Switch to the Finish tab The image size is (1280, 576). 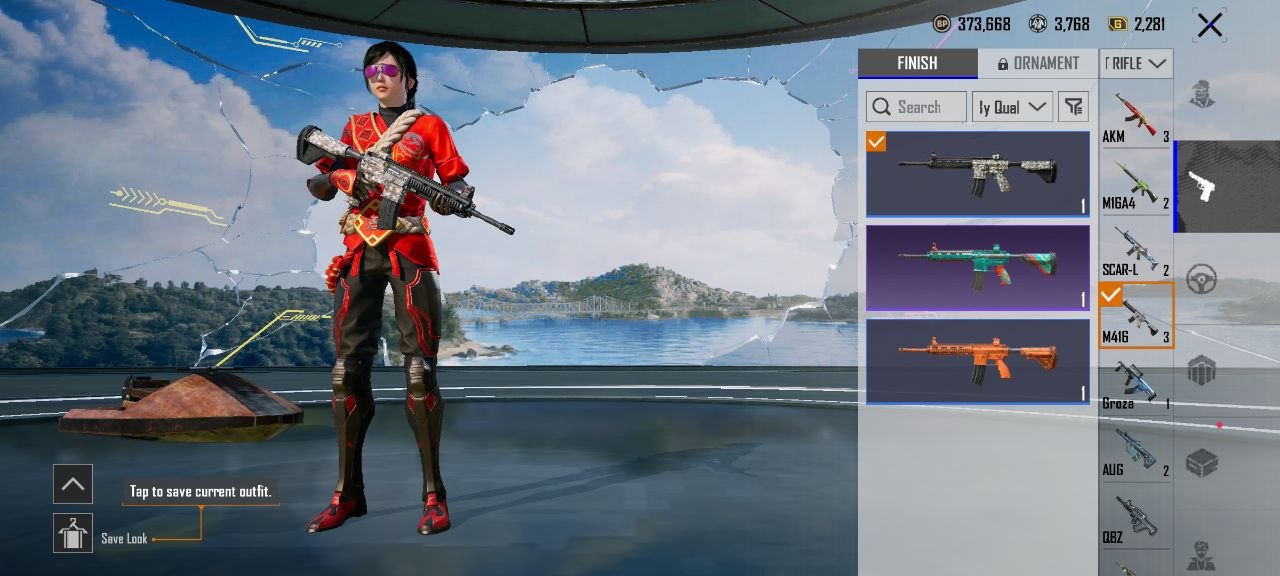pos(917,63)
